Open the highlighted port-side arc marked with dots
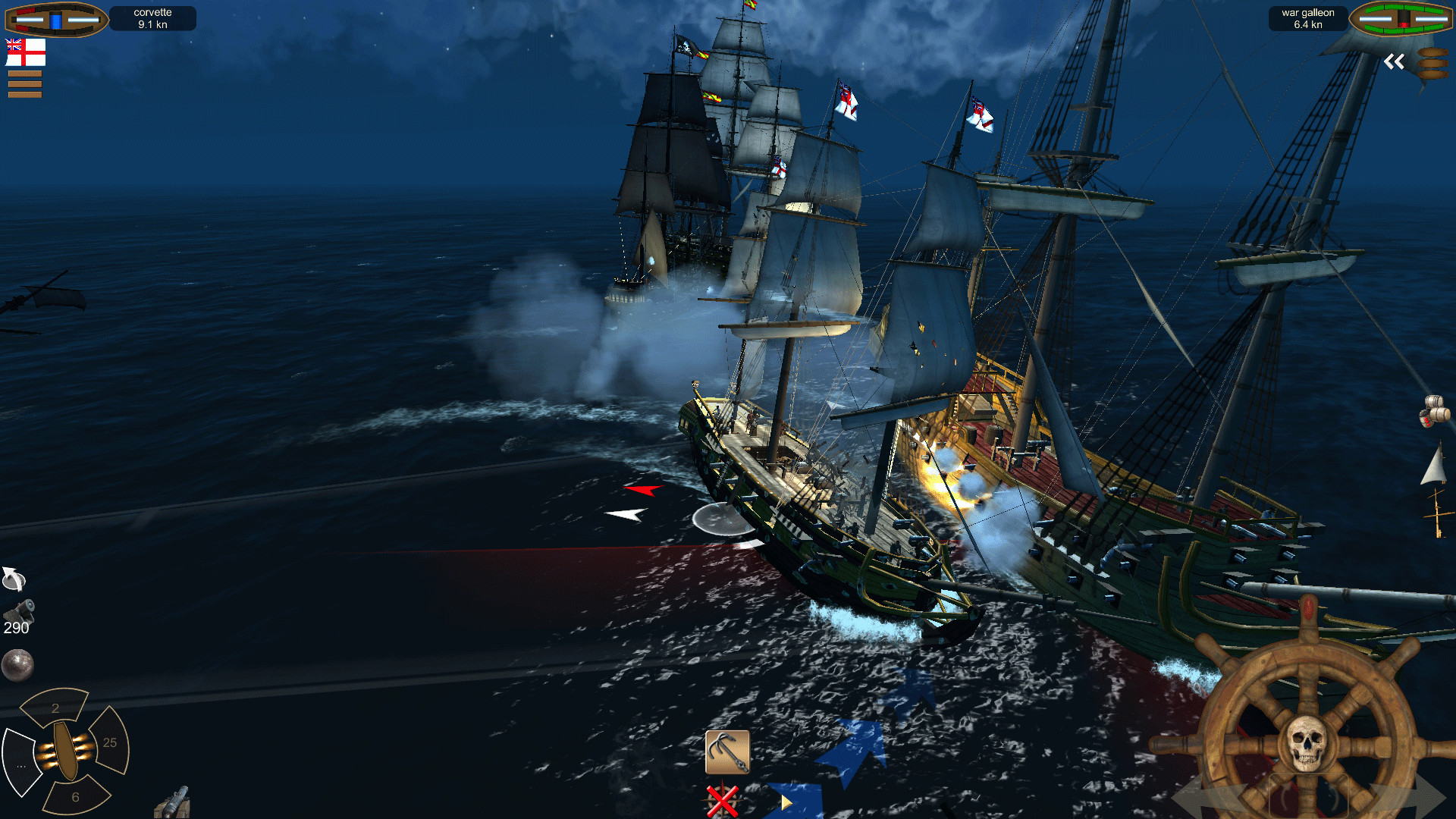This screenshot has height=819, width=1456. pos(23,767)
